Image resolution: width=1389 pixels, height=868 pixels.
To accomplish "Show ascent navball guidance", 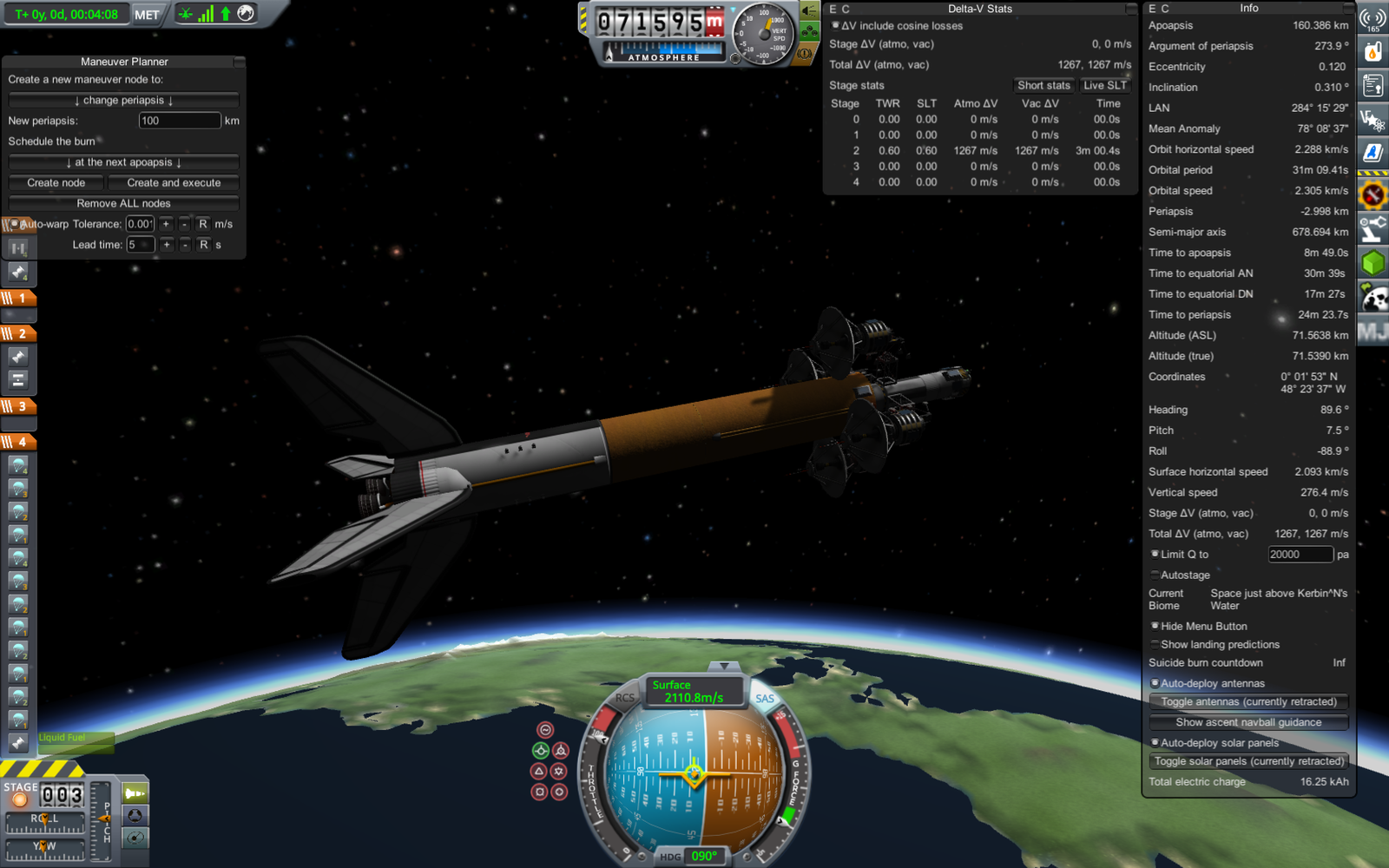I will [1248, 722].
